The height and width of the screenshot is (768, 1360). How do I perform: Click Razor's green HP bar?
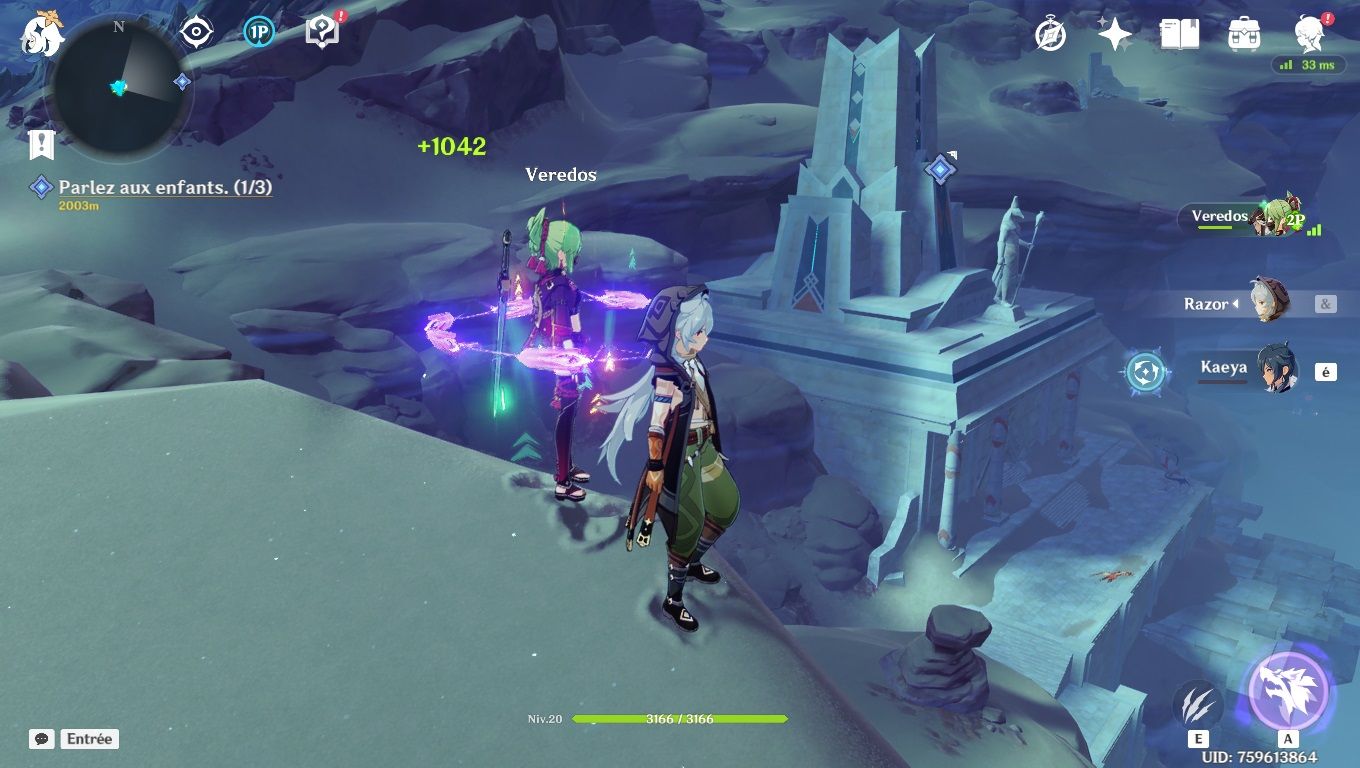680,716
